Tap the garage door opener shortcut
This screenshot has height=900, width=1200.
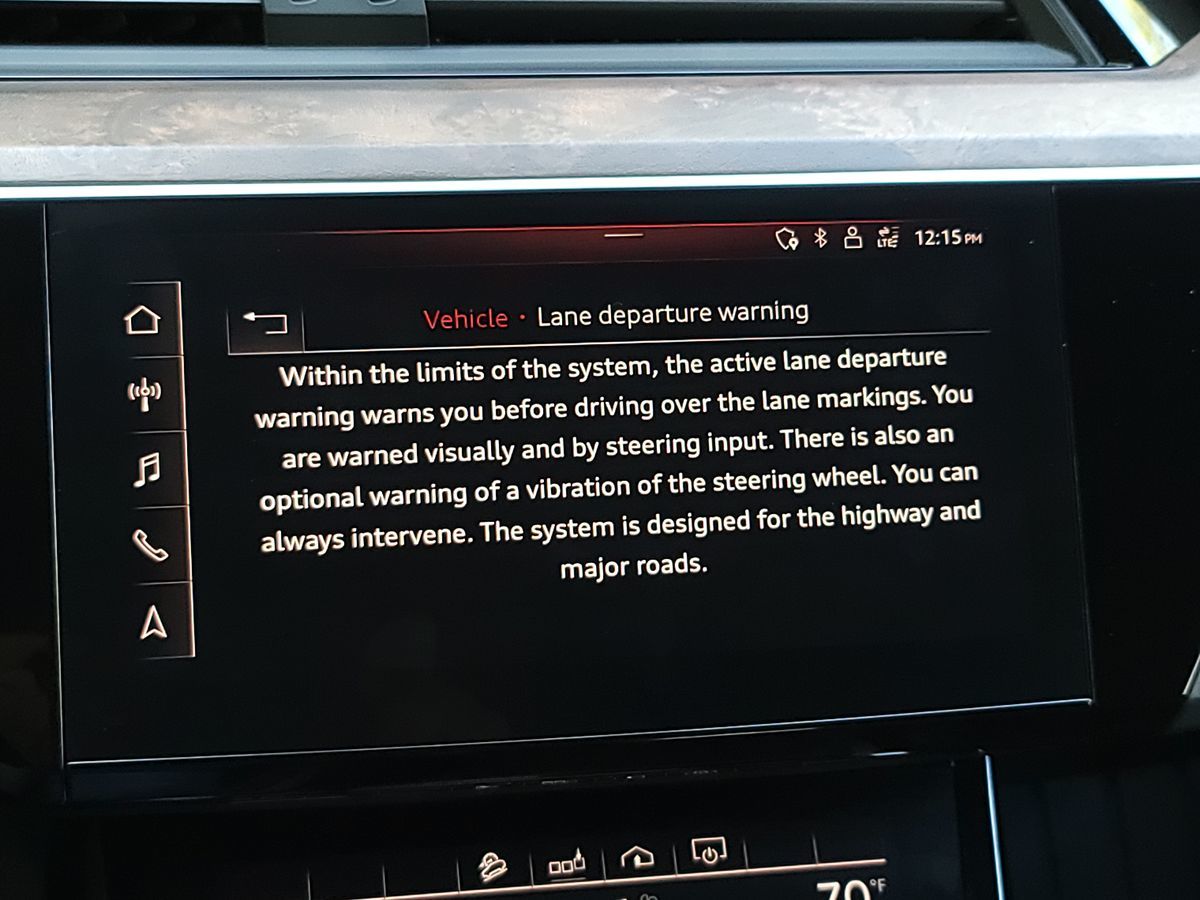point(637,858)
